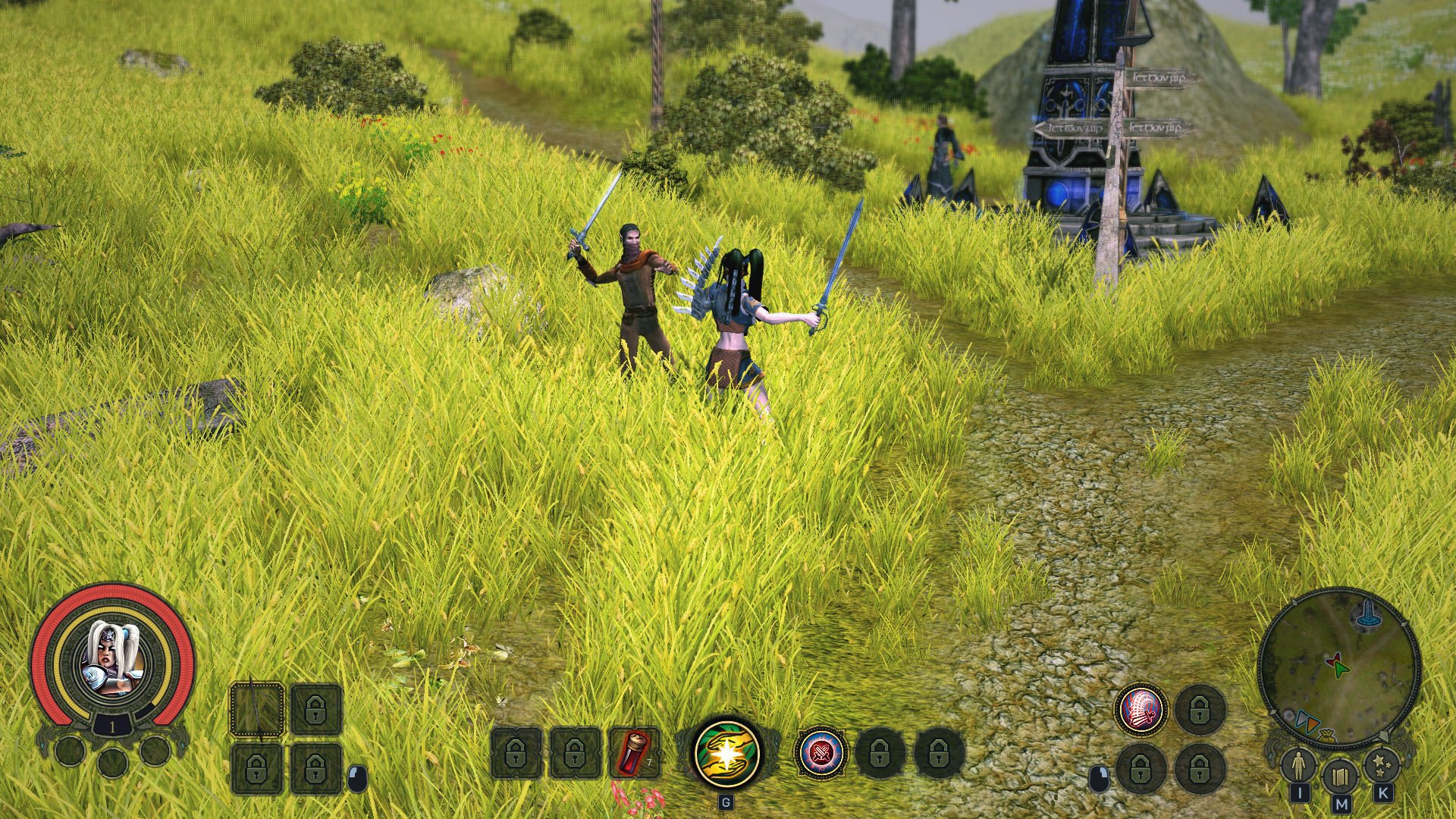Open the skills screen with the stars button

coord(1381,766)
